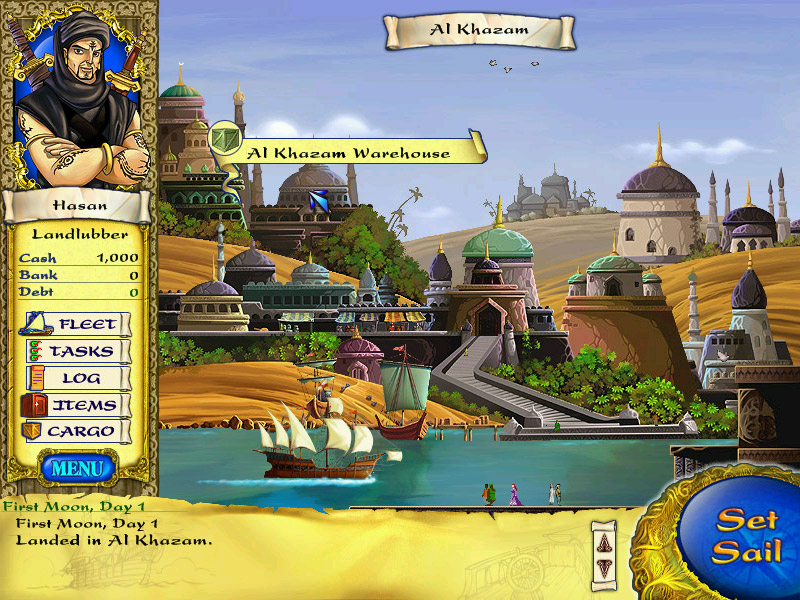Open the blue Menu button

[x=79, y=467]
